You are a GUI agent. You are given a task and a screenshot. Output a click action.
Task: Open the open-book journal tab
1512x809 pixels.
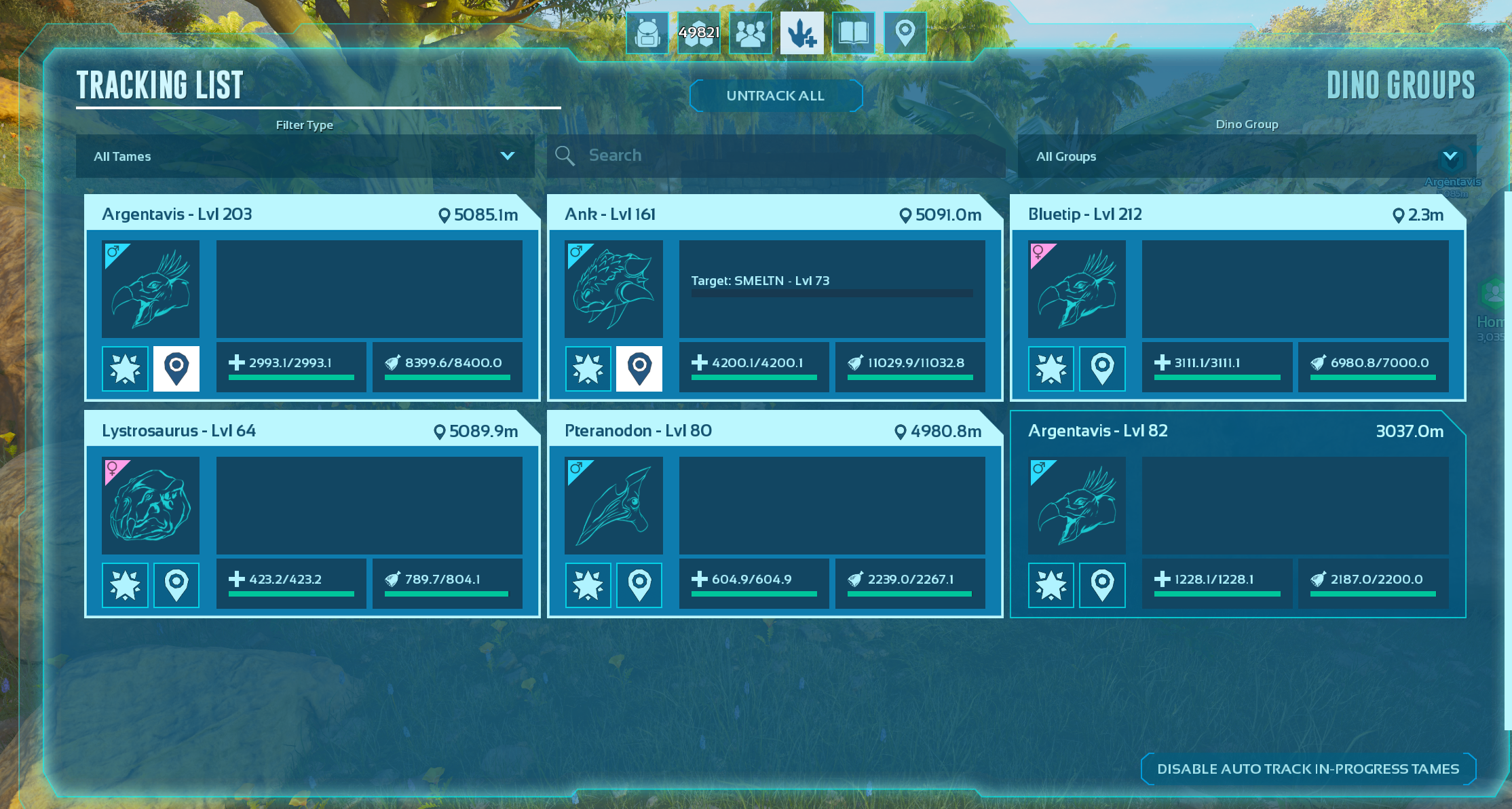[x=854, y=33]
